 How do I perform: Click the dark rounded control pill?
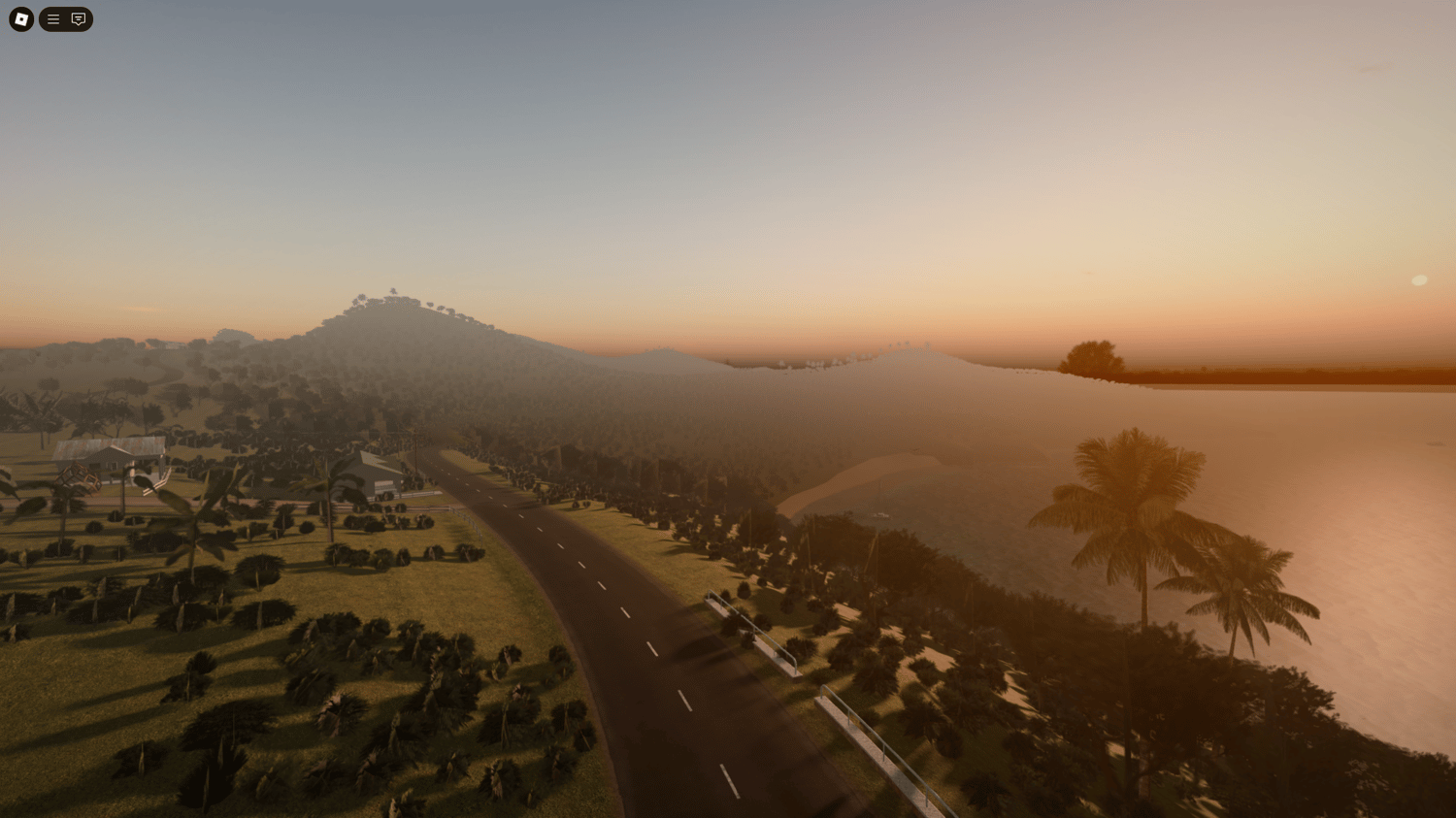65,18
